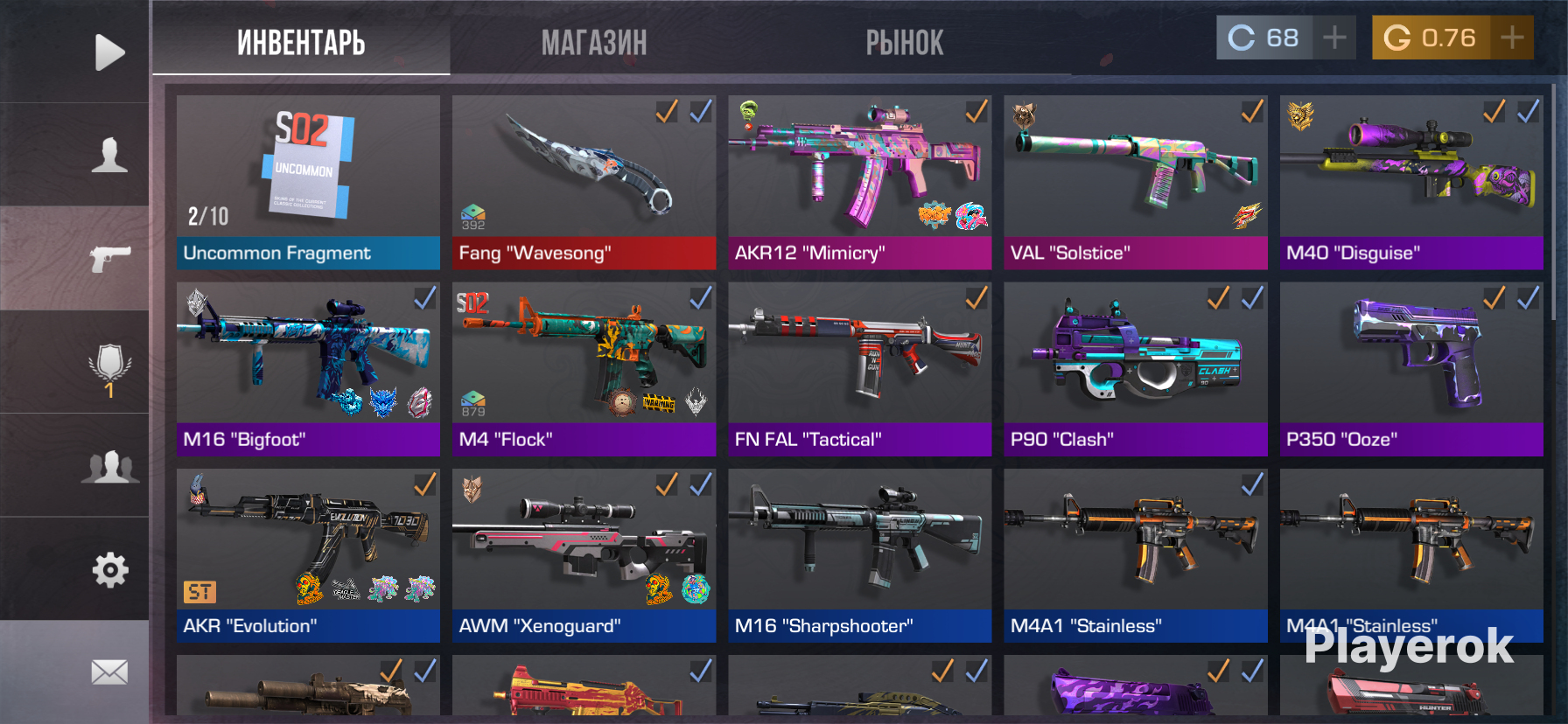Screen dimensions: 1568x724
Task: Select the Uncommon Fragment item
Action: click(308, 182)
